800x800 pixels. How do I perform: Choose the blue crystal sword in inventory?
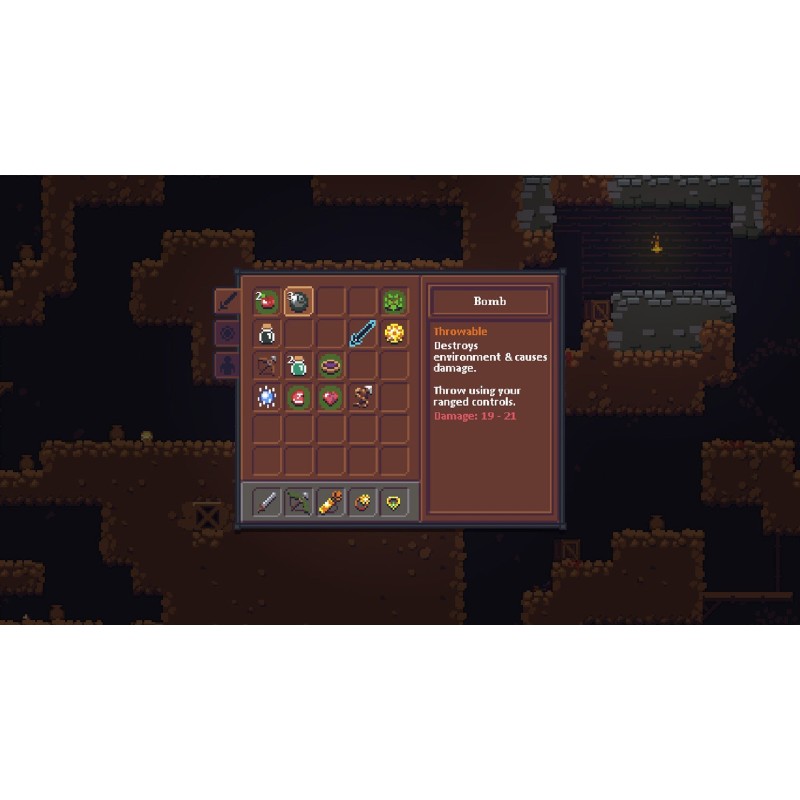[x=362, y=333]
